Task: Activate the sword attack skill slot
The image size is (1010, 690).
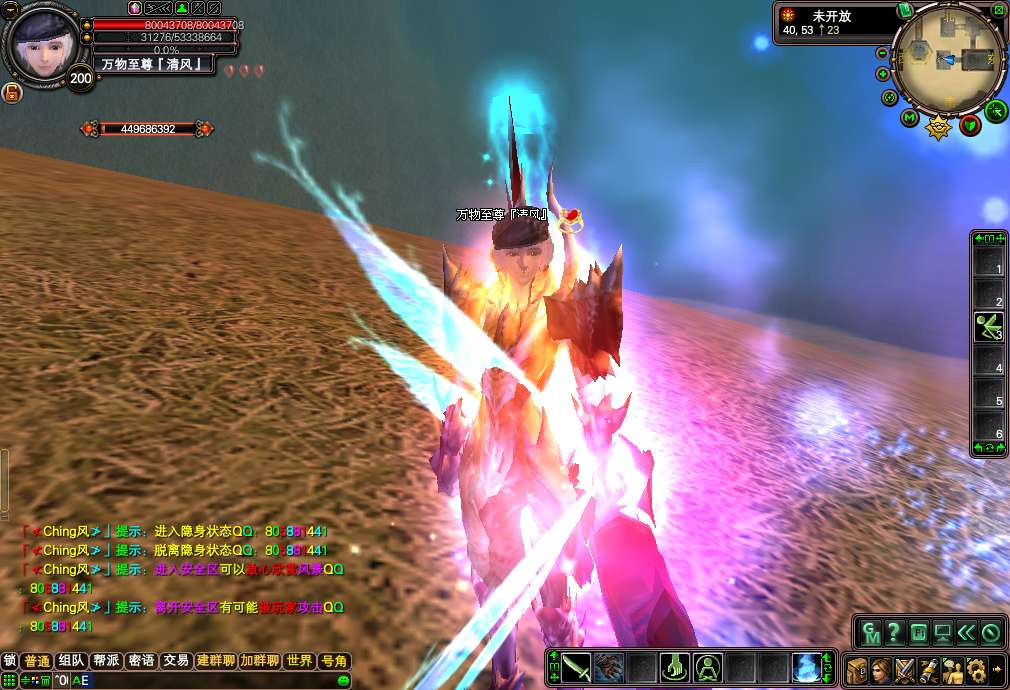Action: 576,667
